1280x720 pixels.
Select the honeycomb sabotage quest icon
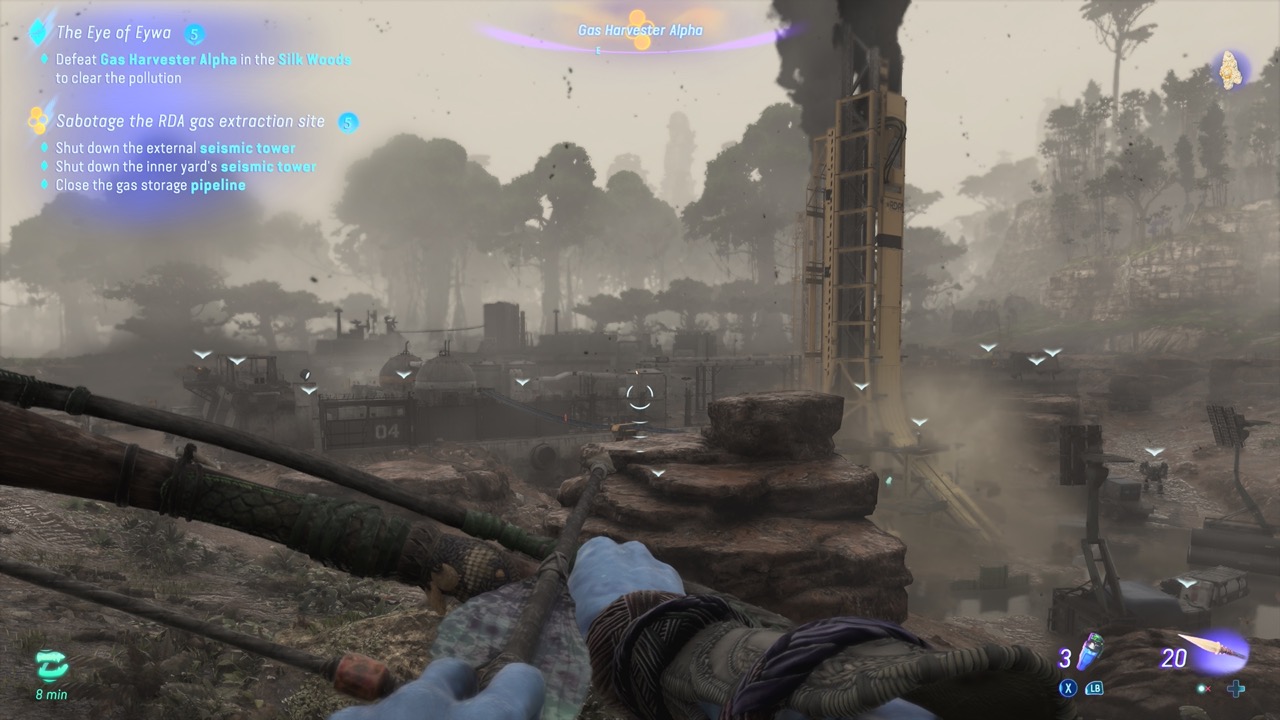(x=37, y=119)
